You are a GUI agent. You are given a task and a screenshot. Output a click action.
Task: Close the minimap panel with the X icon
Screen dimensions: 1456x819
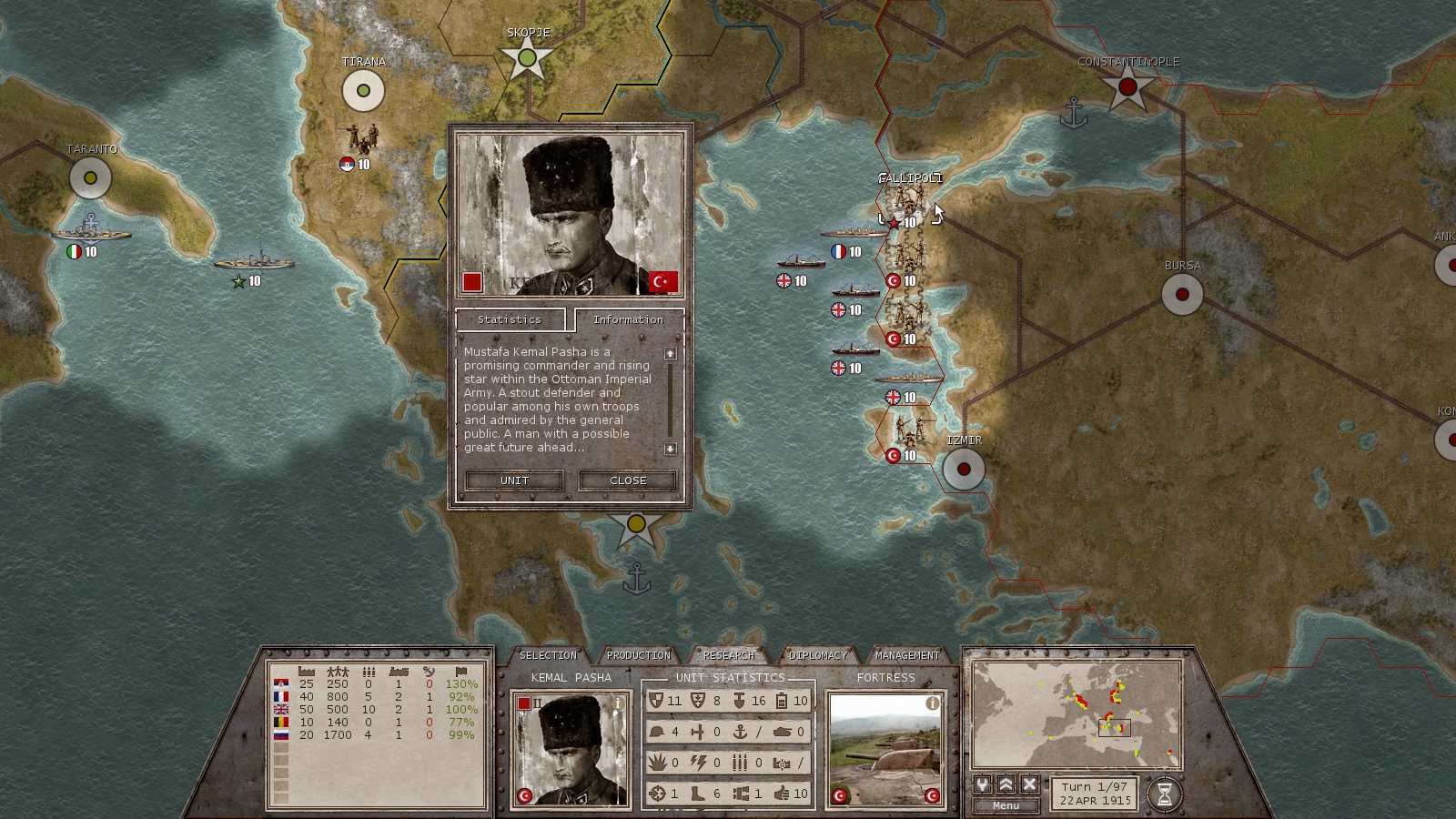pyautogui.click(x=1028, y=785)
